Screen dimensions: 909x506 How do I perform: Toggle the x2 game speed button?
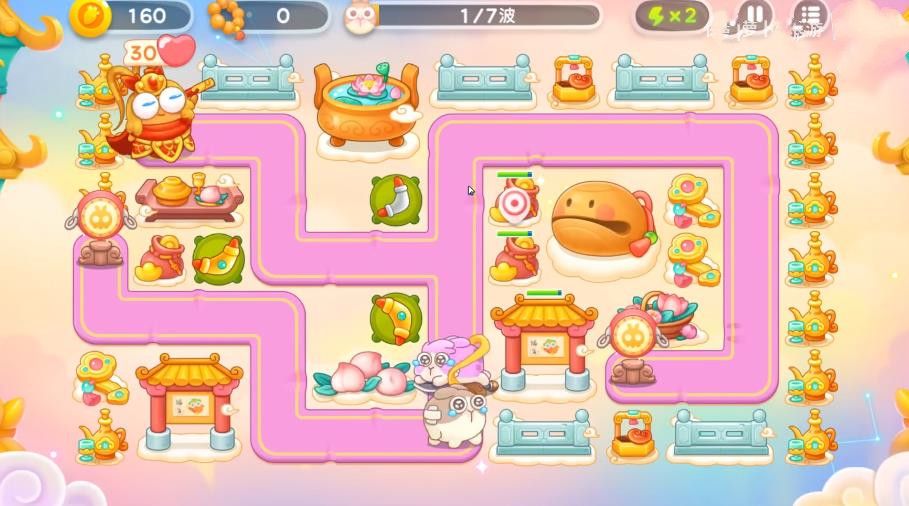pyautogui.click(x=672, y=16)
